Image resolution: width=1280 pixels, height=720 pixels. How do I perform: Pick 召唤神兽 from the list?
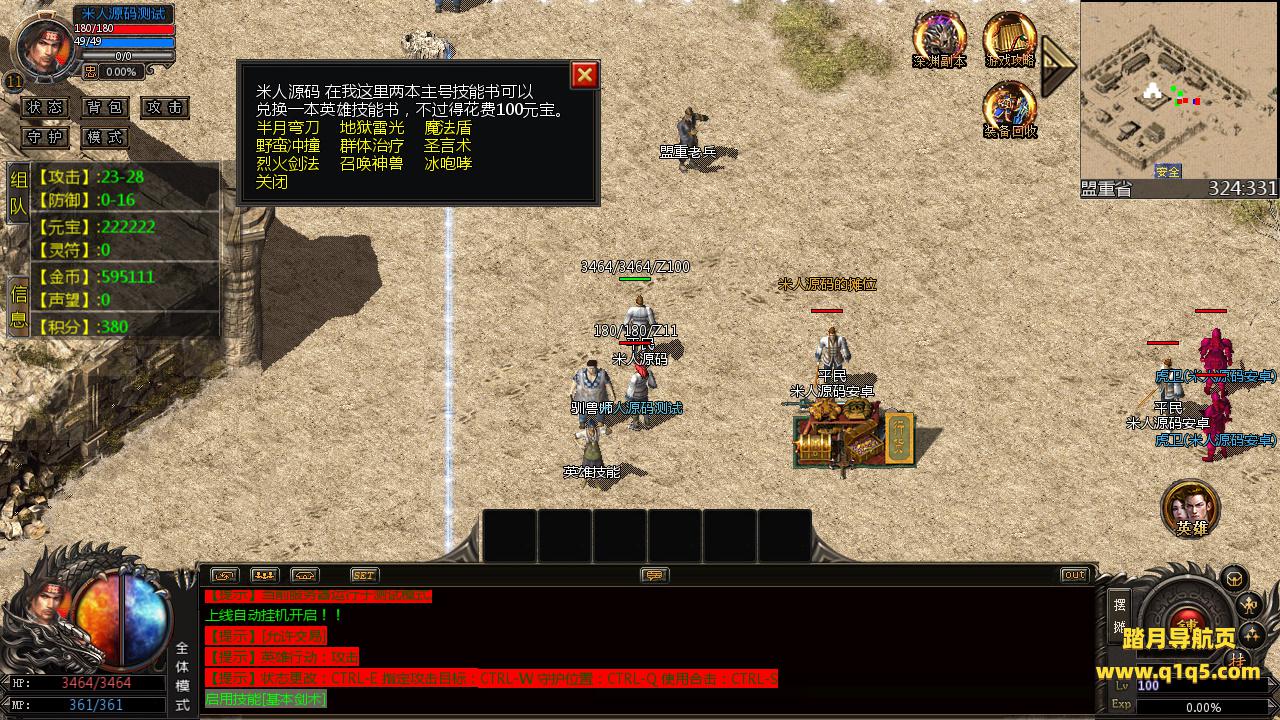pos(372,164)
